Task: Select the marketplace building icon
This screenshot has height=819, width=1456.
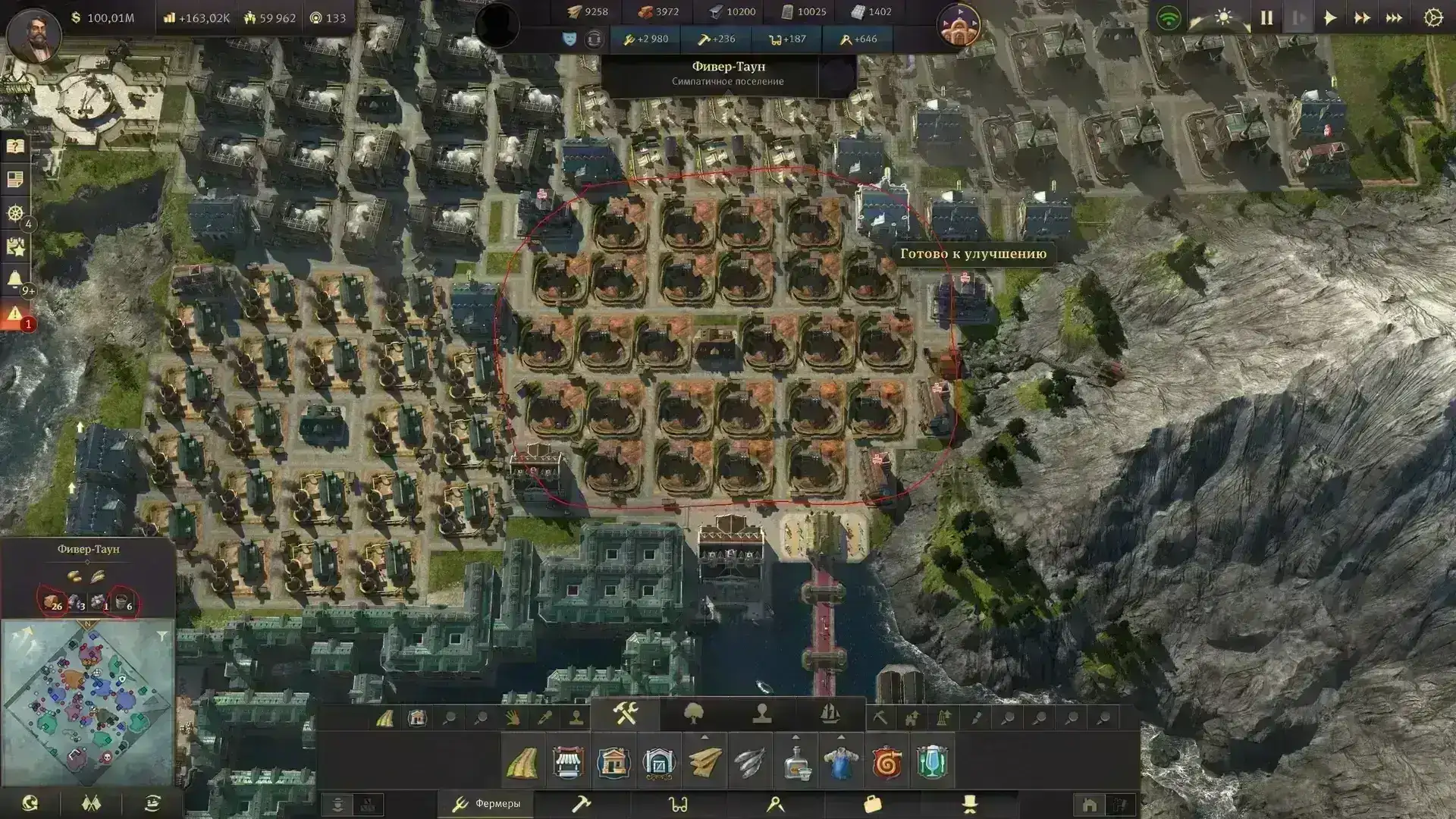Action: 568,762
